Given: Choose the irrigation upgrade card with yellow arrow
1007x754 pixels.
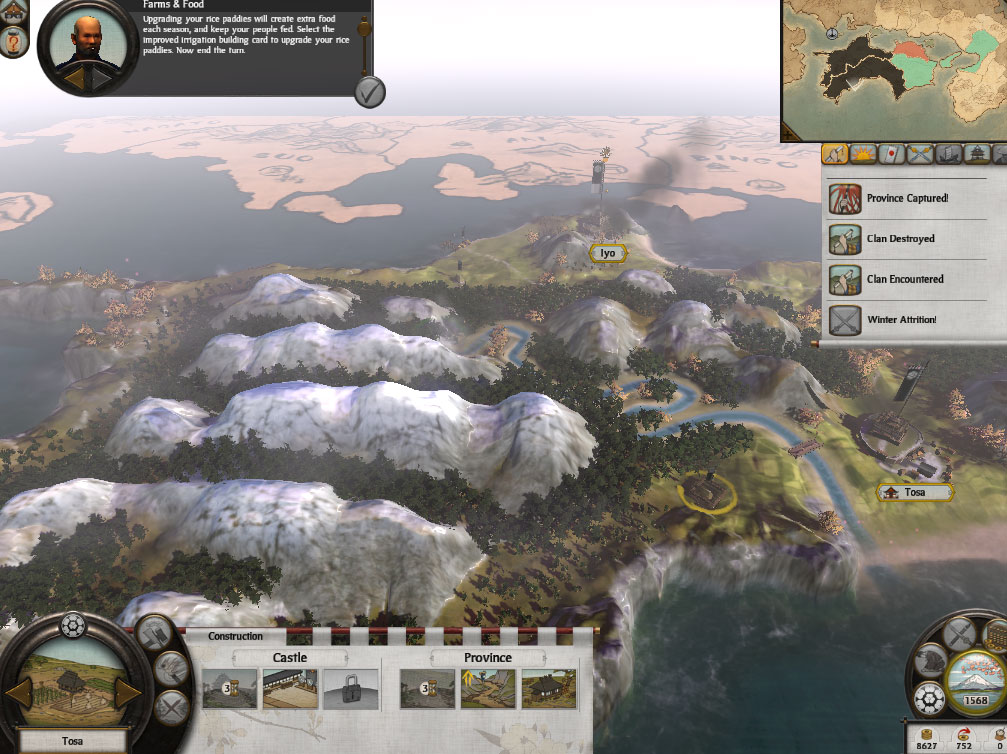Looking at the screenshot, I should [489, 689].
